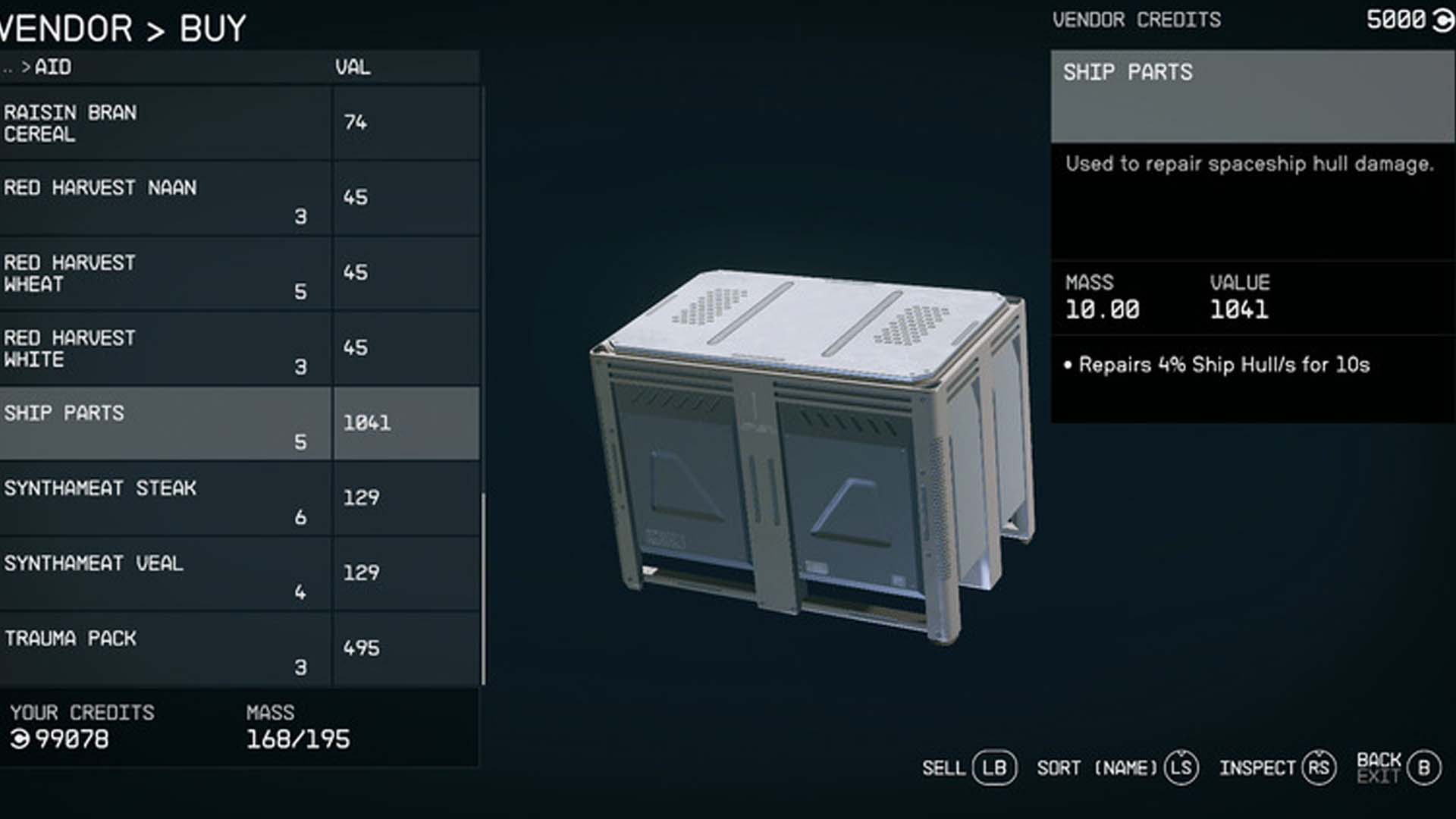
Task: Click the VAL column header to sort values
Action: coord(353,67)
